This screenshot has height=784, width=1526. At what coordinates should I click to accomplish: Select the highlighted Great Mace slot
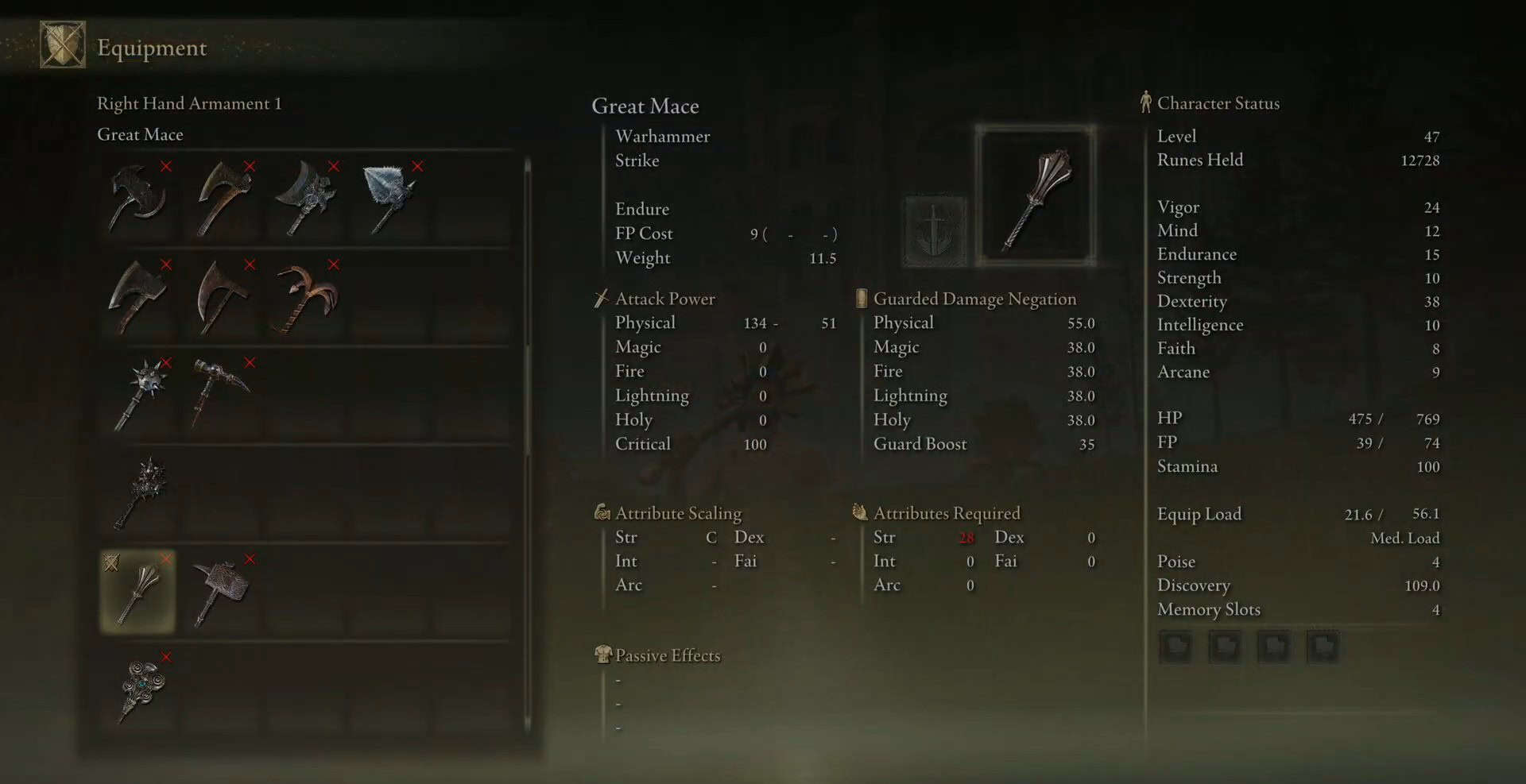pyautogui.click(x=139, y=592)
